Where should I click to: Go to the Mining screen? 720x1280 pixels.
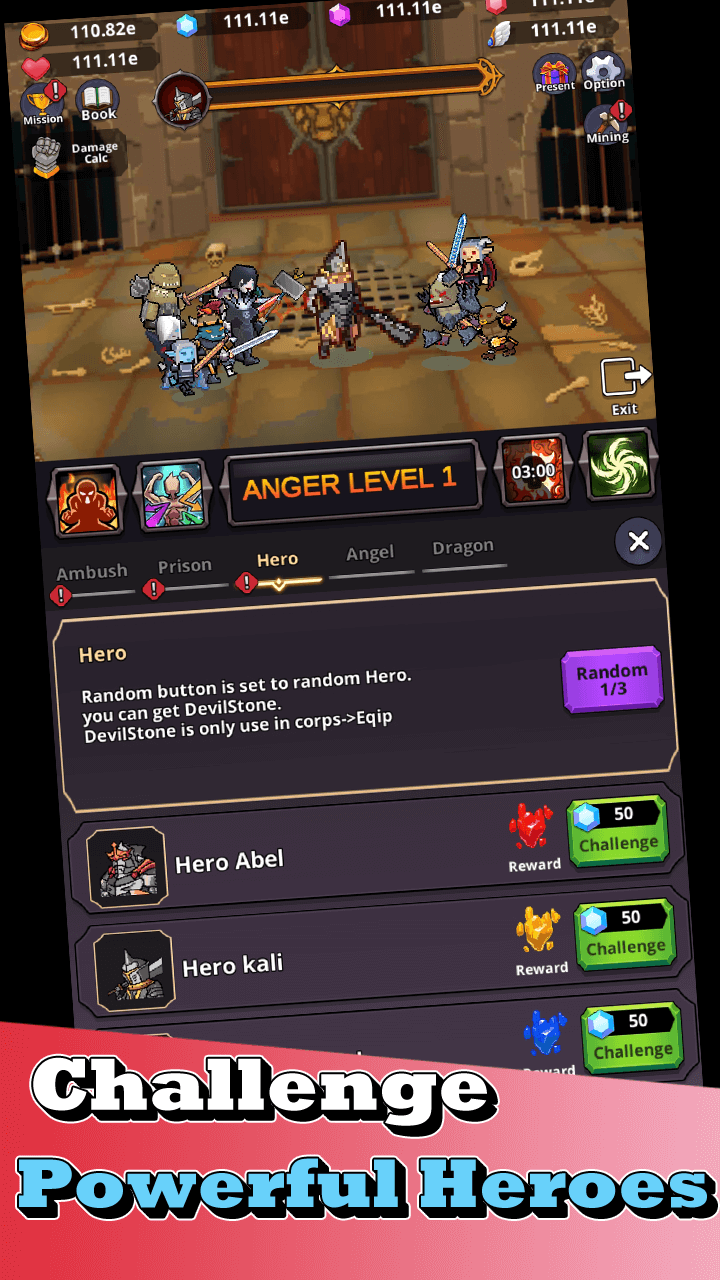[607, 123]
